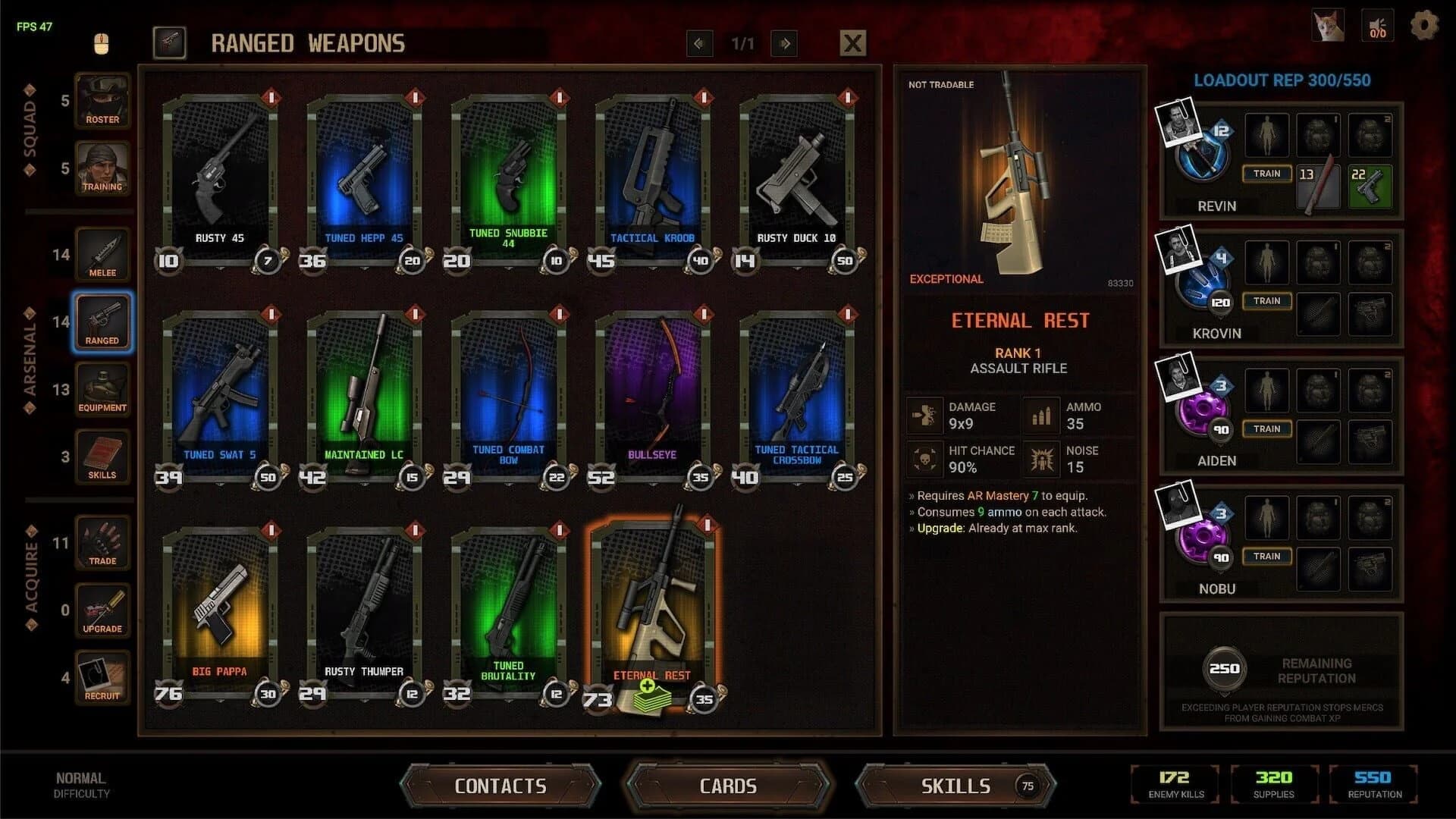
Task: Open the Skills book under Arsenal
Action: [x=102, y=456]
